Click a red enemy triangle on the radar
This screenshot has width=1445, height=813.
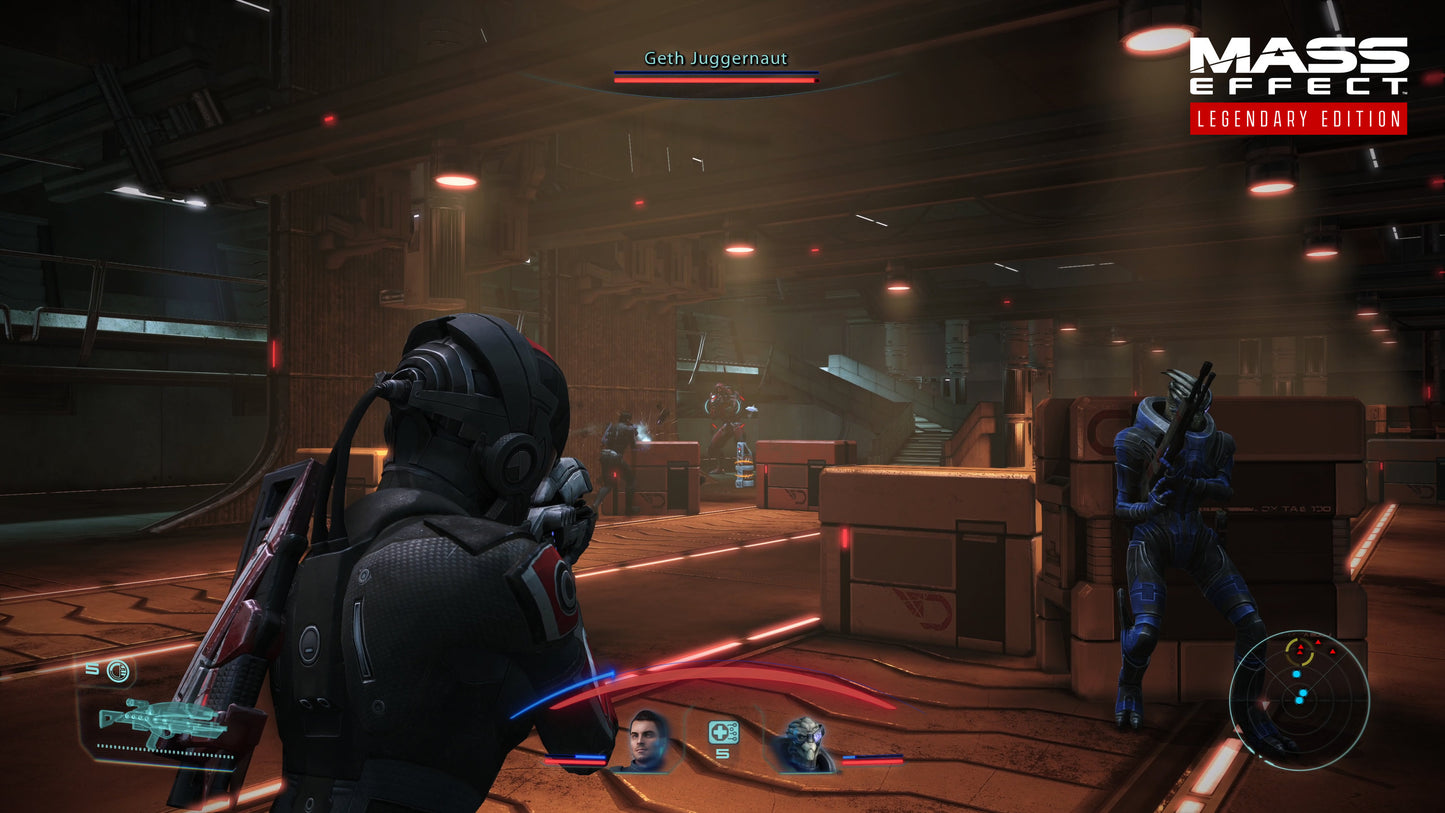1319,641
